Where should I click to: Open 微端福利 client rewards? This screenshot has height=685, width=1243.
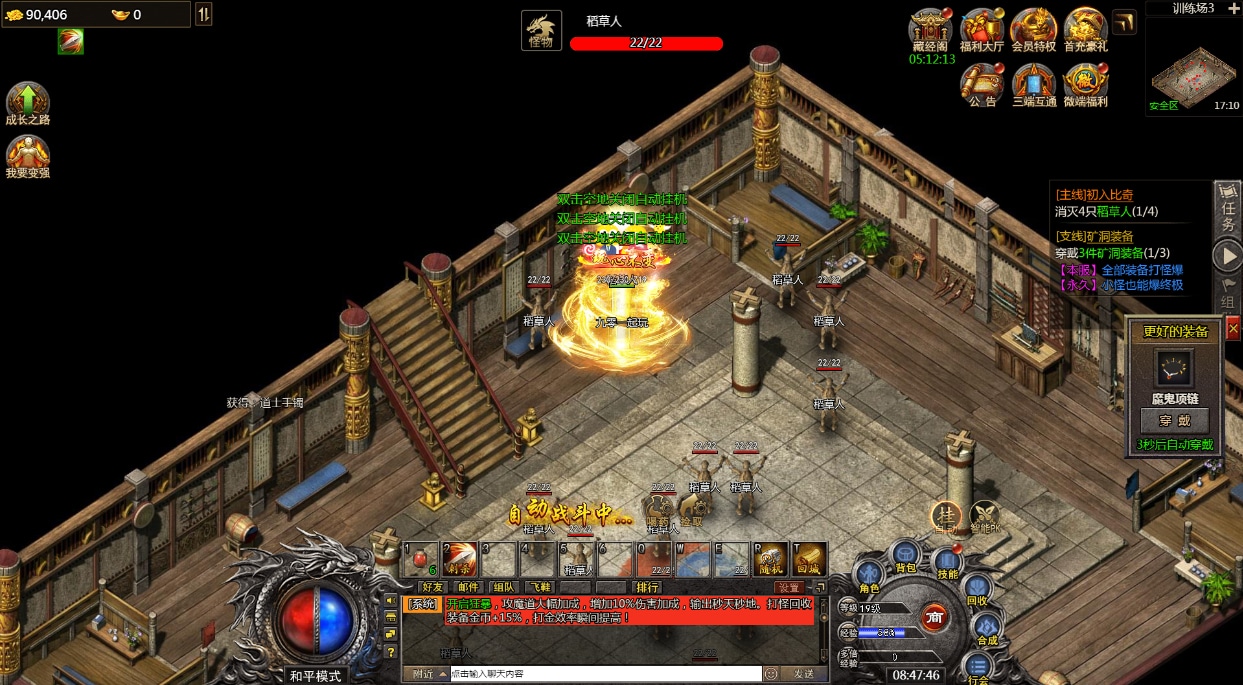tap(1085, 82)
